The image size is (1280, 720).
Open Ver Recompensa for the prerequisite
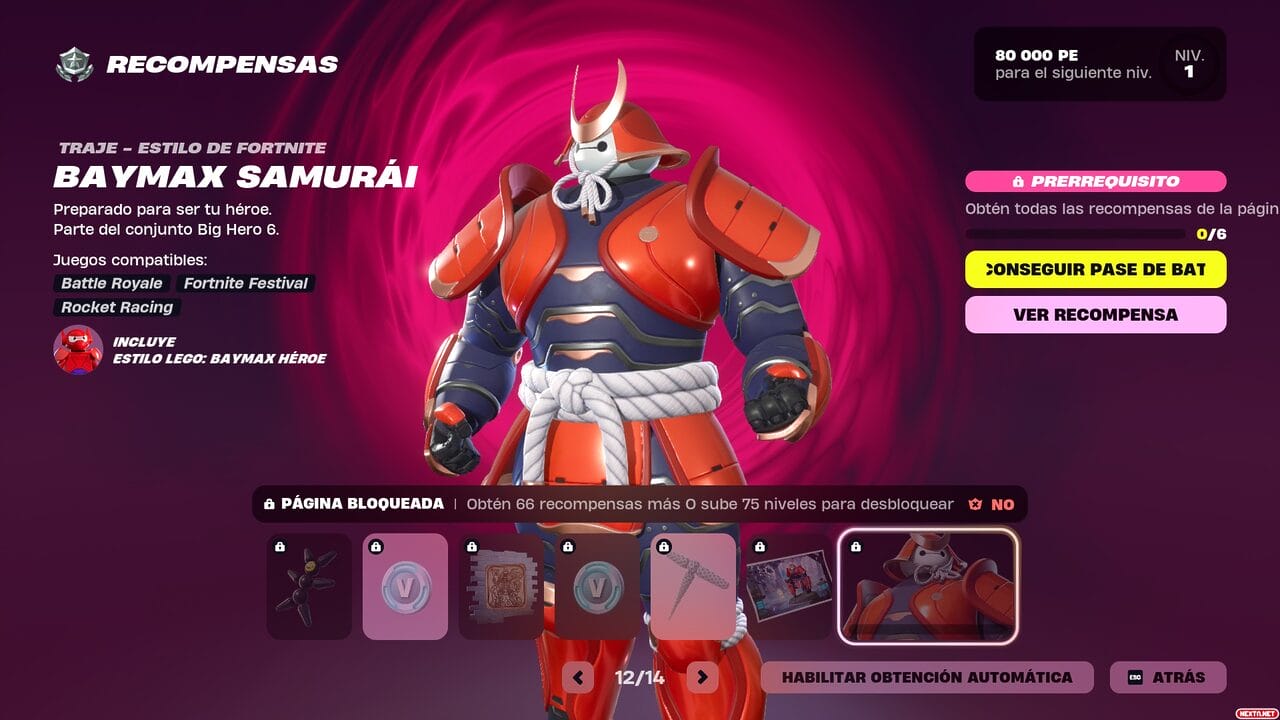click(x=1095, y=314)
